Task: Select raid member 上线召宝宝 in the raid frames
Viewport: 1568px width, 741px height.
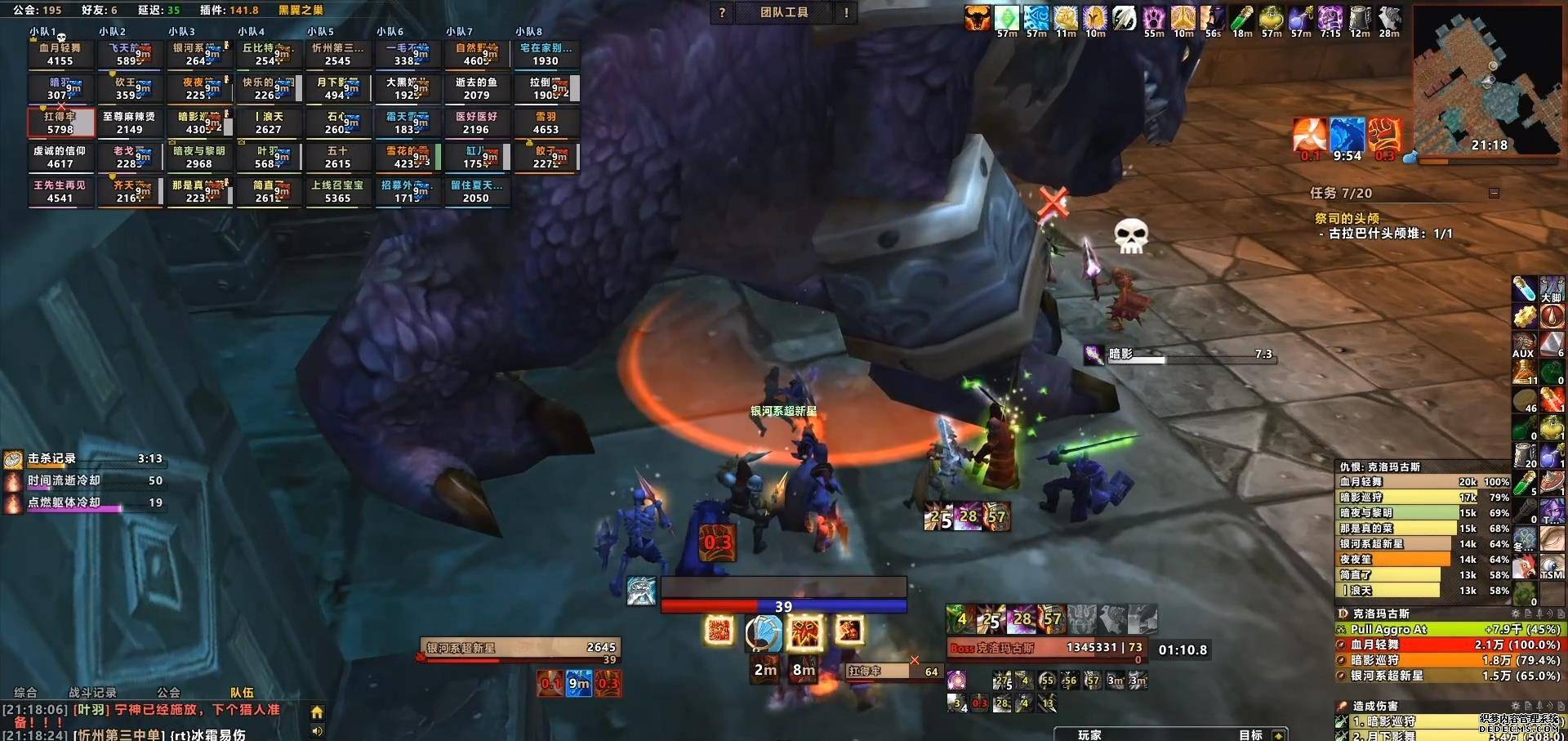Action: click(337, 192)
